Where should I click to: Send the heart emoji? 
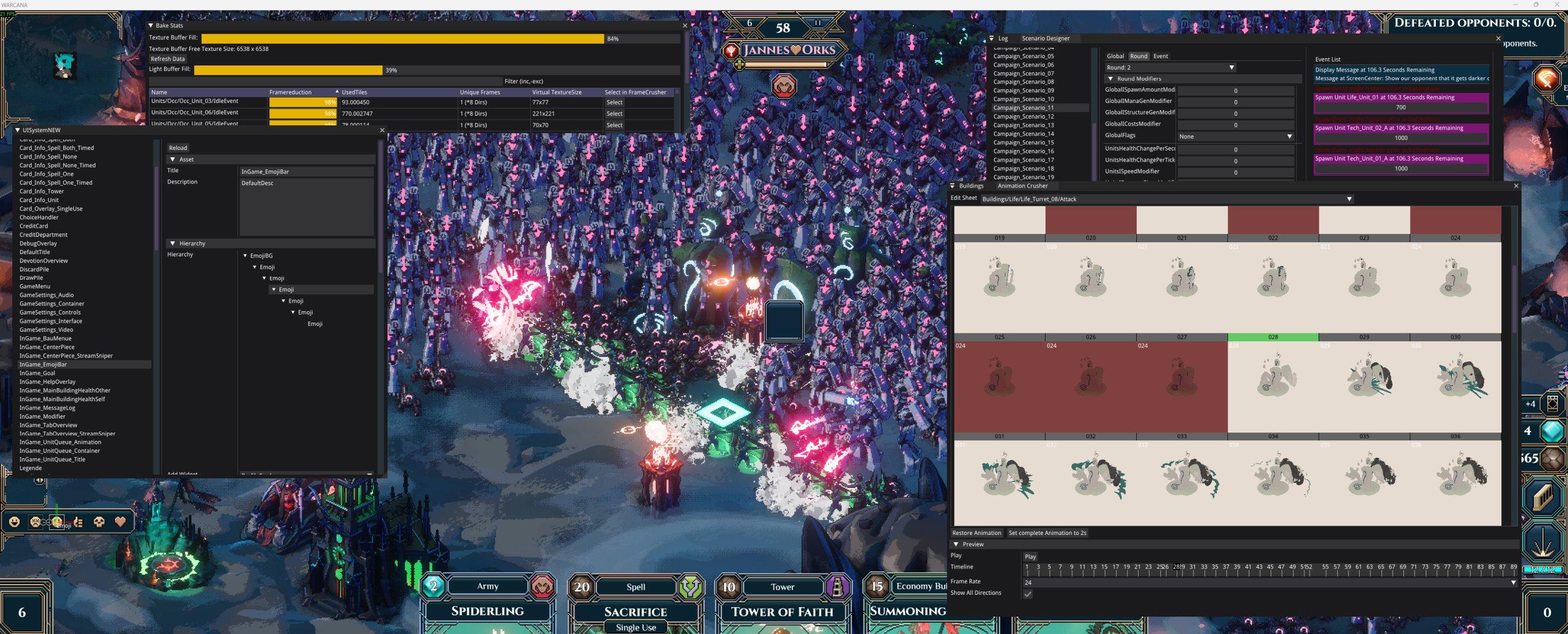tap(120, 522)
